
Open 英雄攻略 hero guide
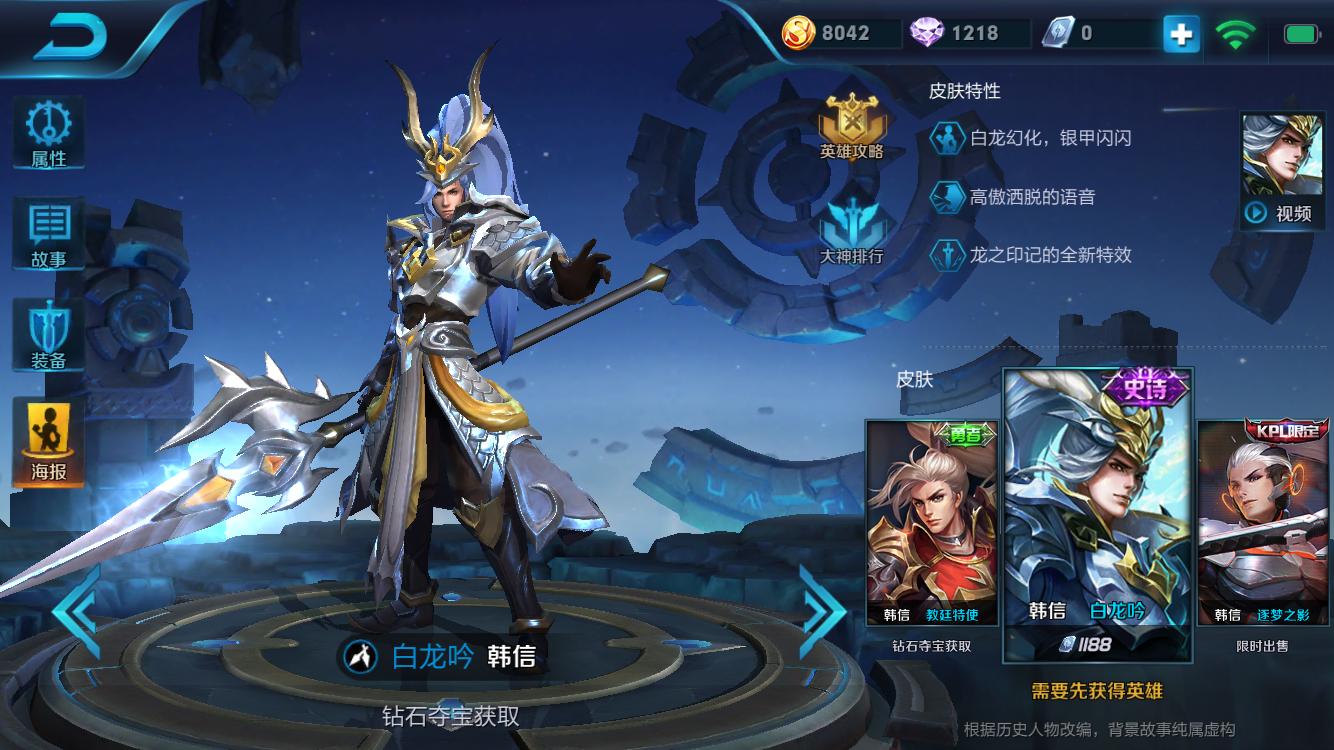(x=852, y=127)
